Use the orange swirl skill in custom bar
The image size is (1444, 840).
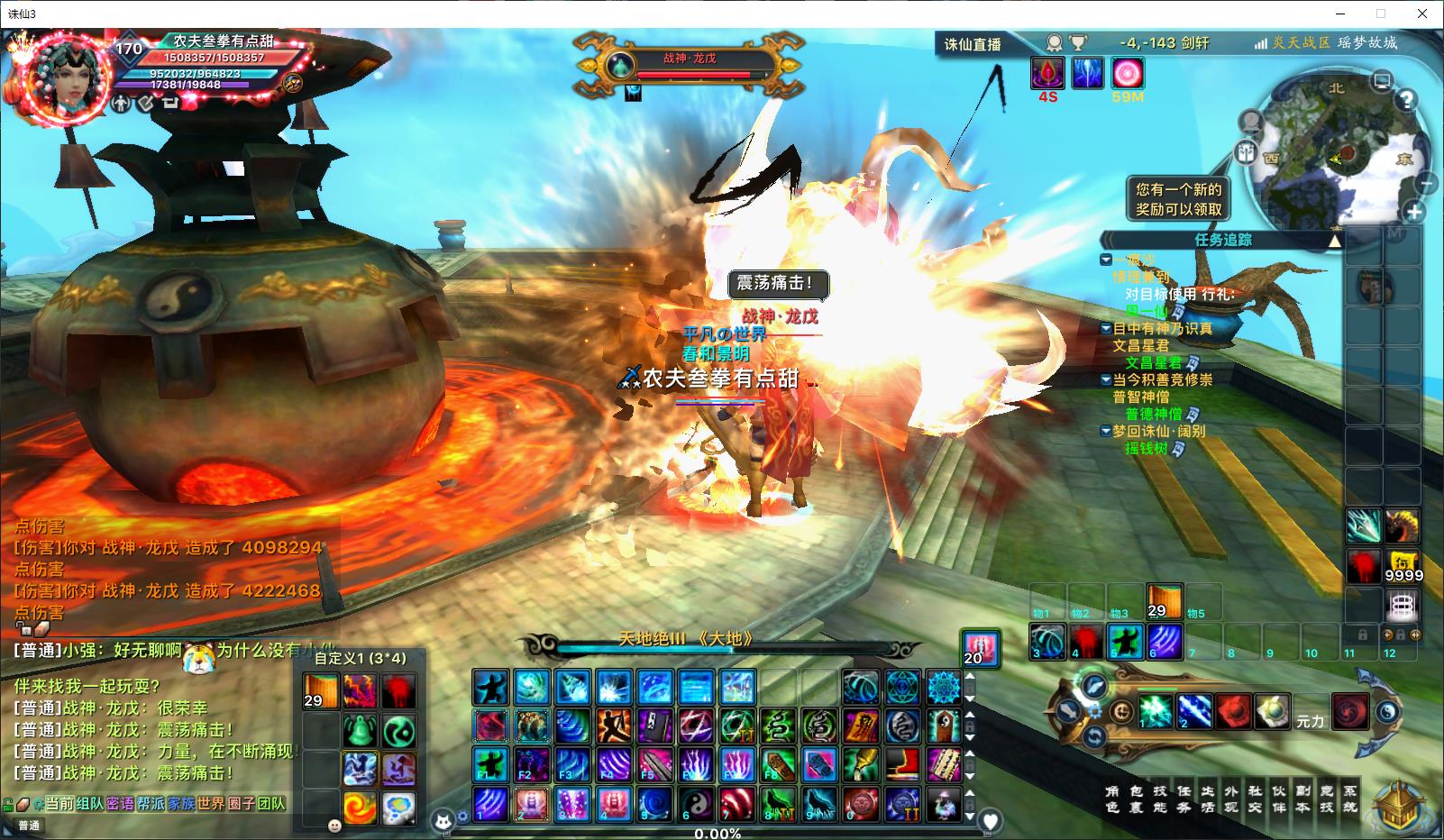[359, 807]
